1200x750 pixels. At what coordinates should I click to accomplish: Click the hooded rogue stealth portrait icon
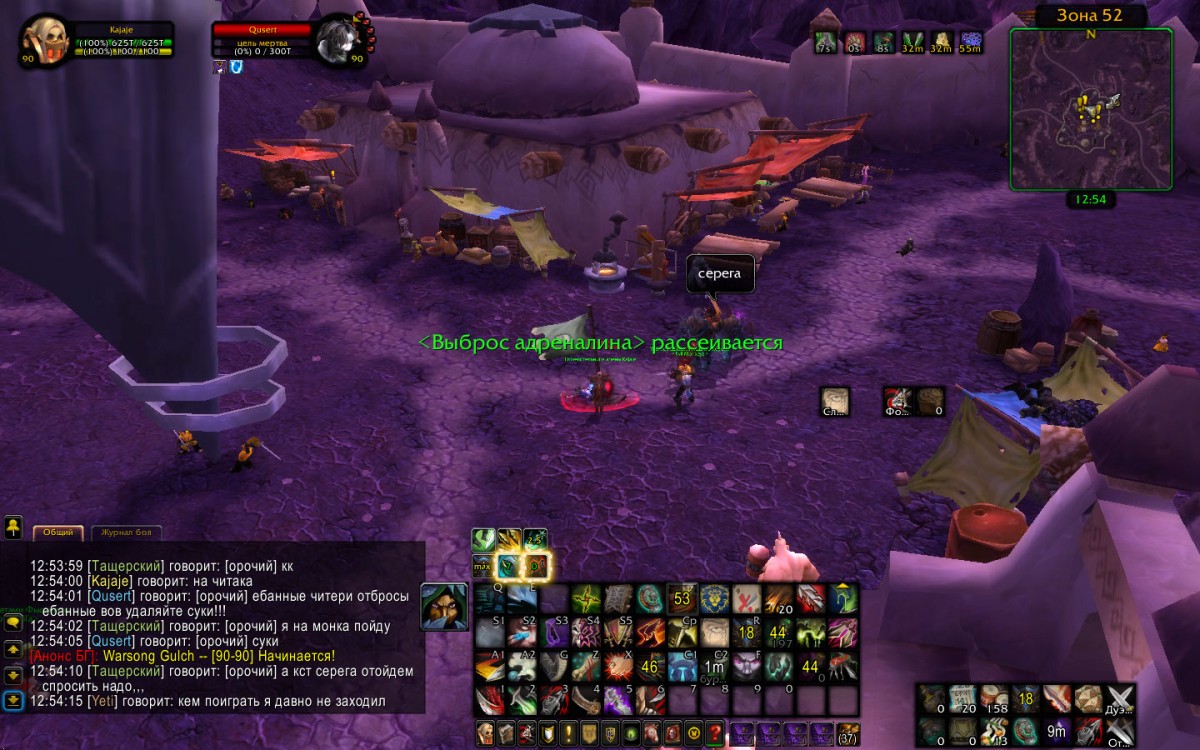coord(443,607)
